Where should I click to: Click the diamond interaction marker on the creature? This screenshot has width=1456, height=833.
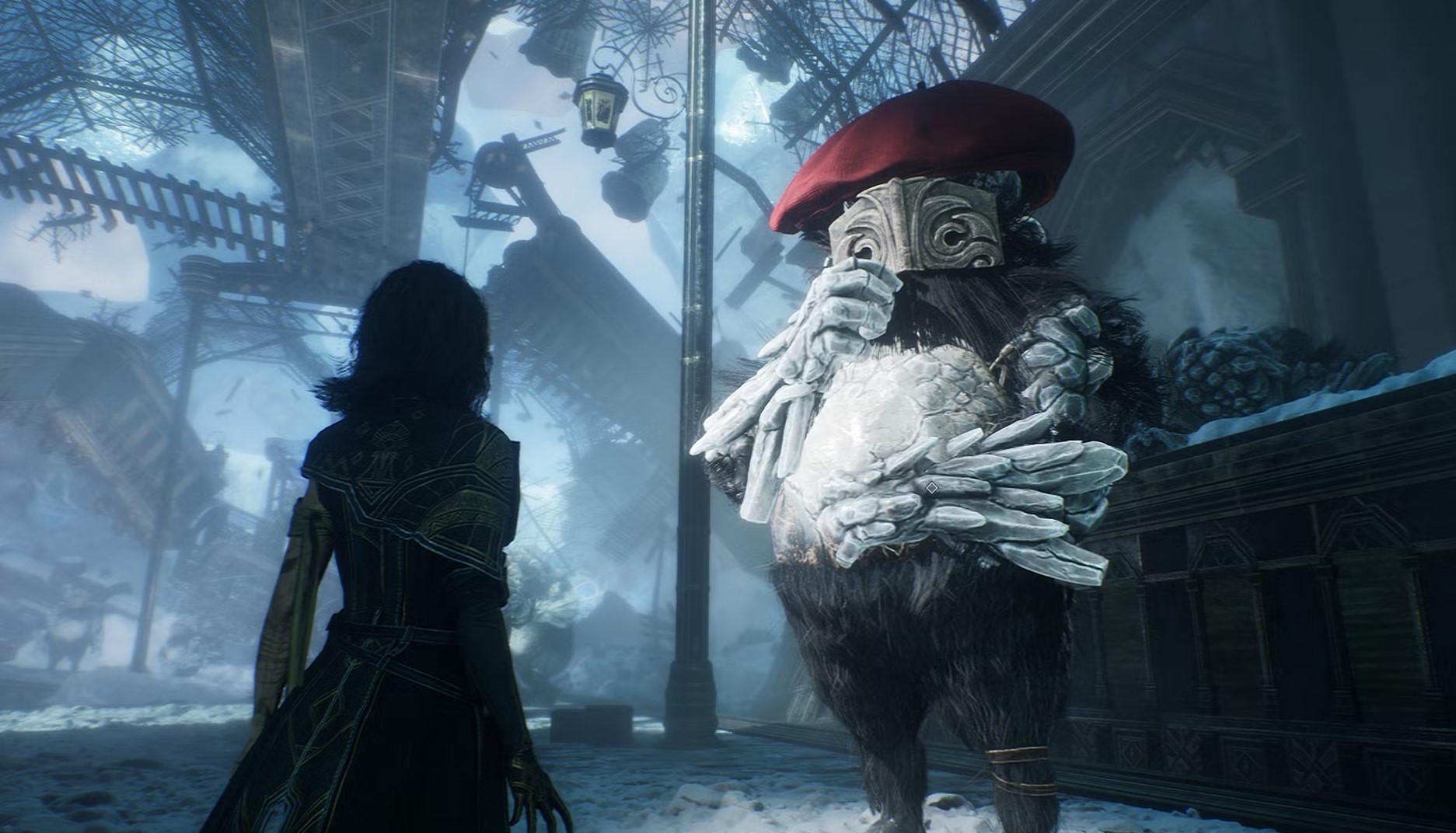(931, 487)
